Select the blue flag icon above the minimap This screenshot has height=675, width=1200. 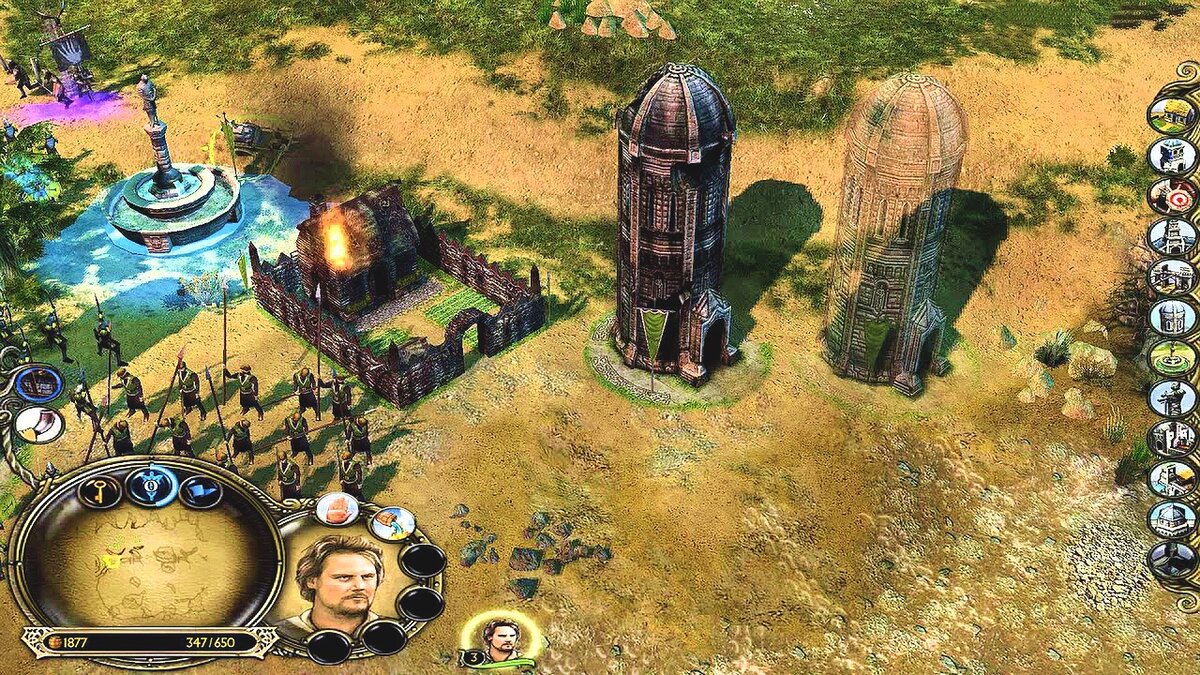click(200, 491)
